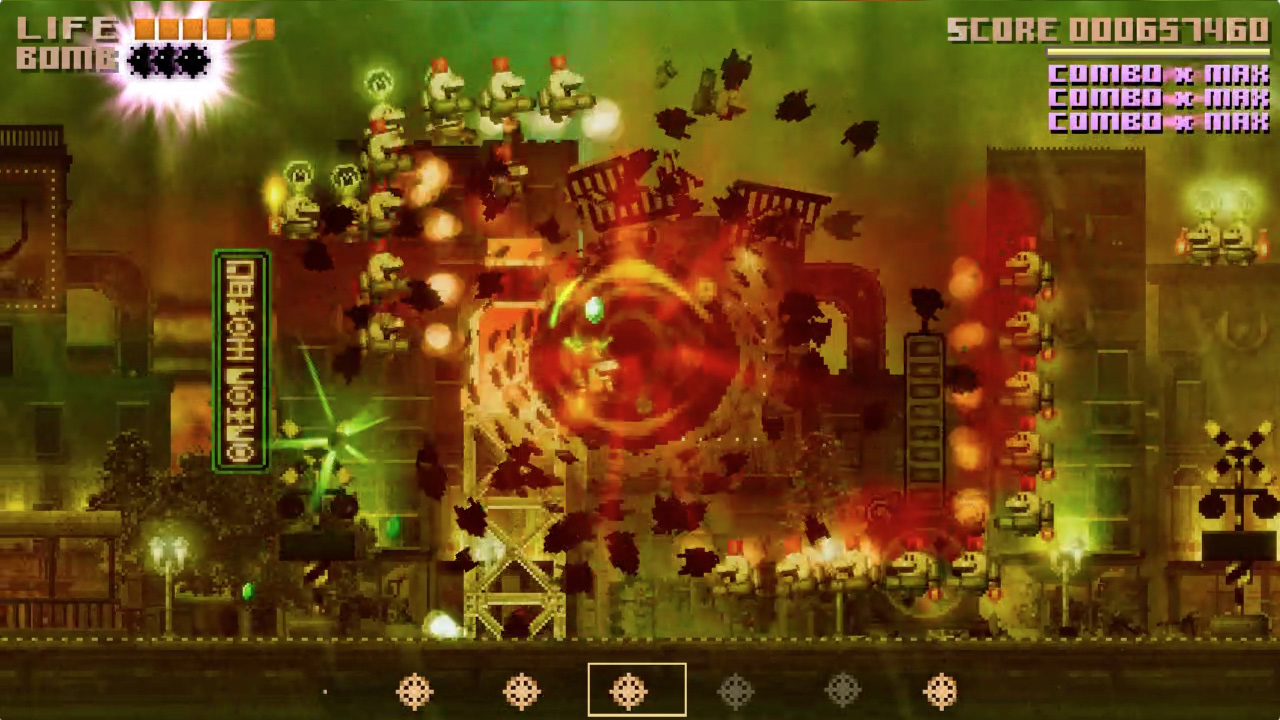Switch to the boxed highlighted weapon tab
Image resolution: width=1280 pixels, height=720 pixels.
tap(637, 690)
